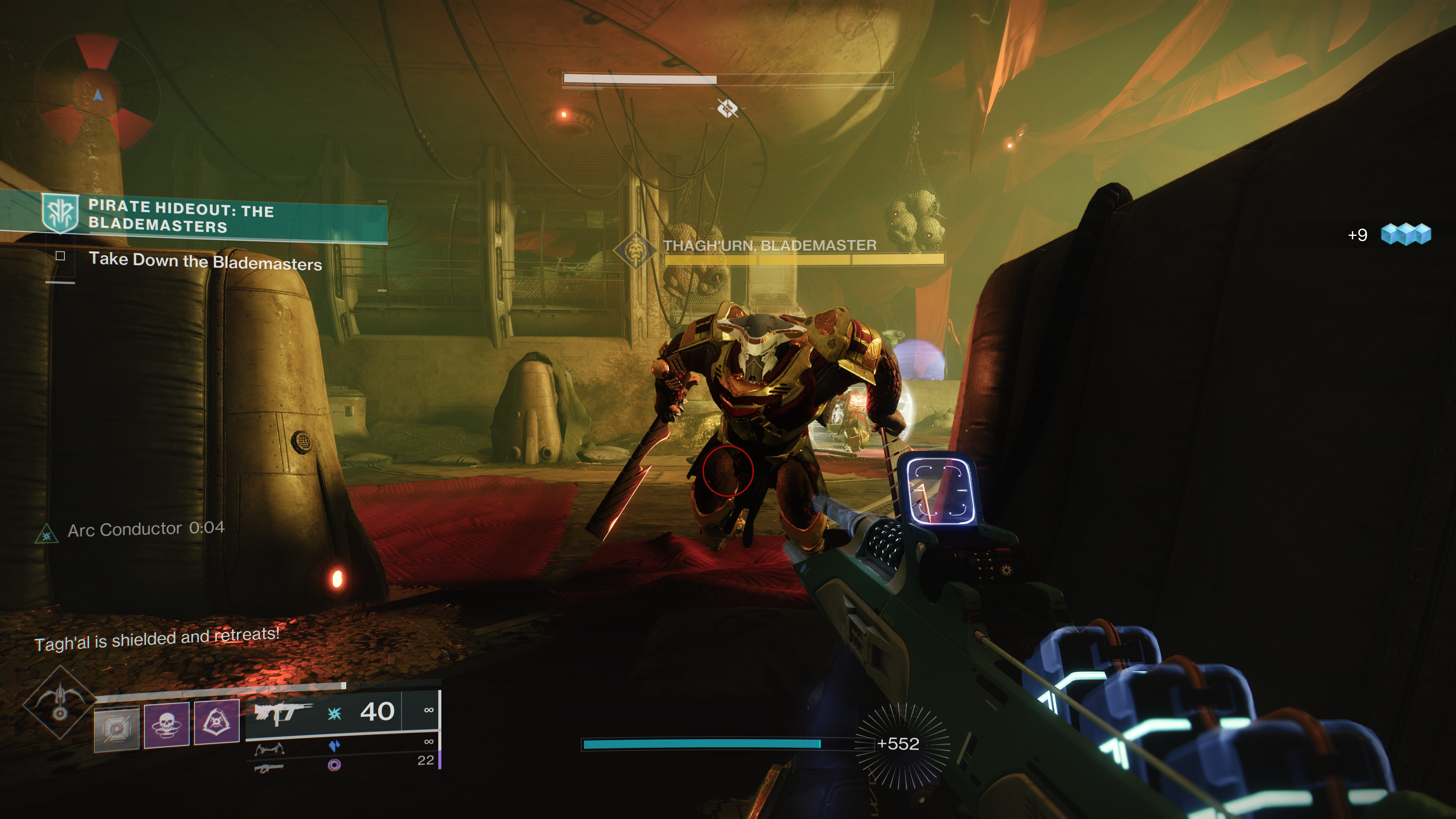The width and height of the screenshot is (1456, 819).
Task: Select the equipped auto rifle weapon icon
Action: [x=282, y=713]
